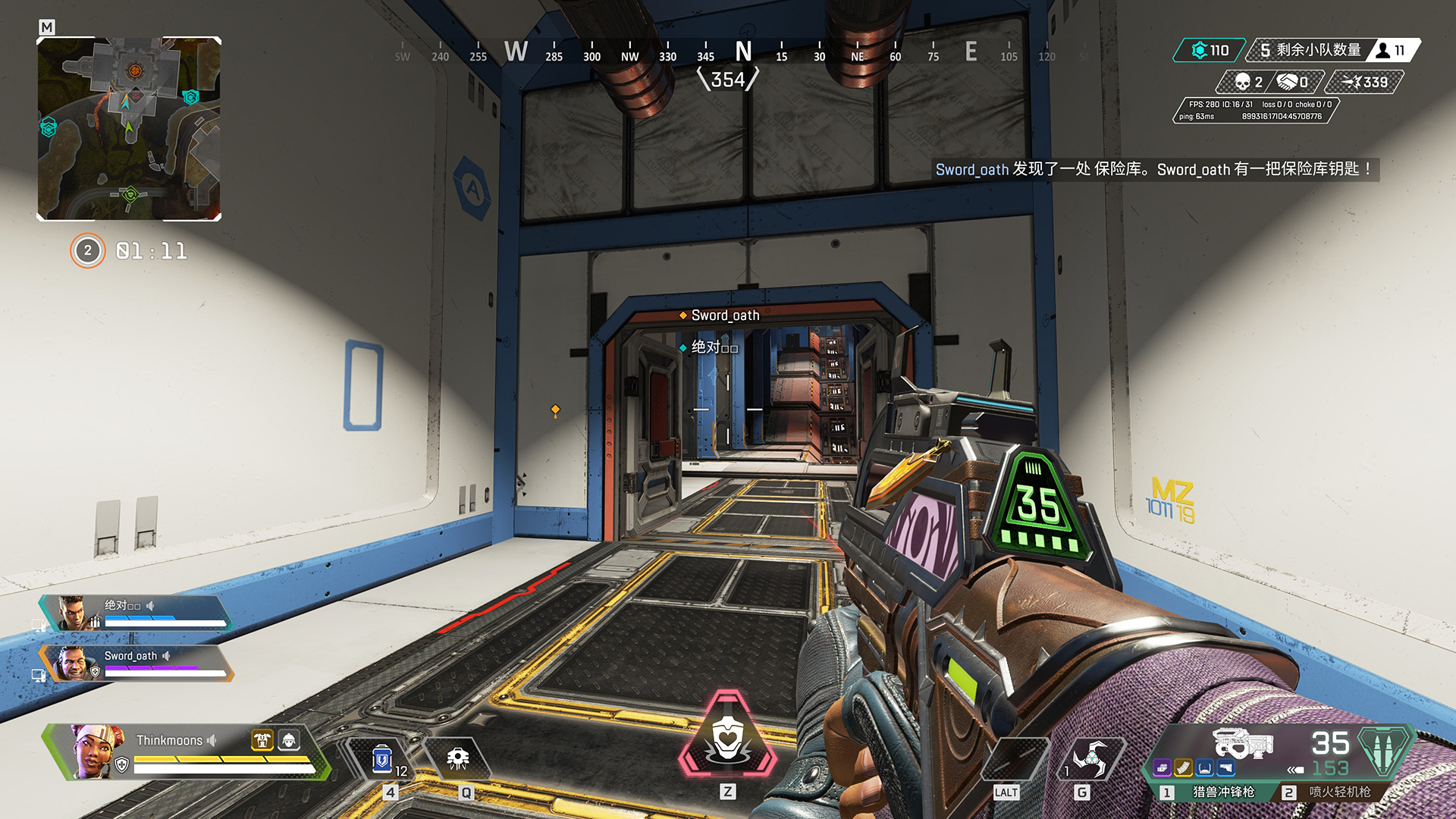1456x819 pixels.
Task: Click the Sword_oath teammate panel
Action: pos(136,663)
